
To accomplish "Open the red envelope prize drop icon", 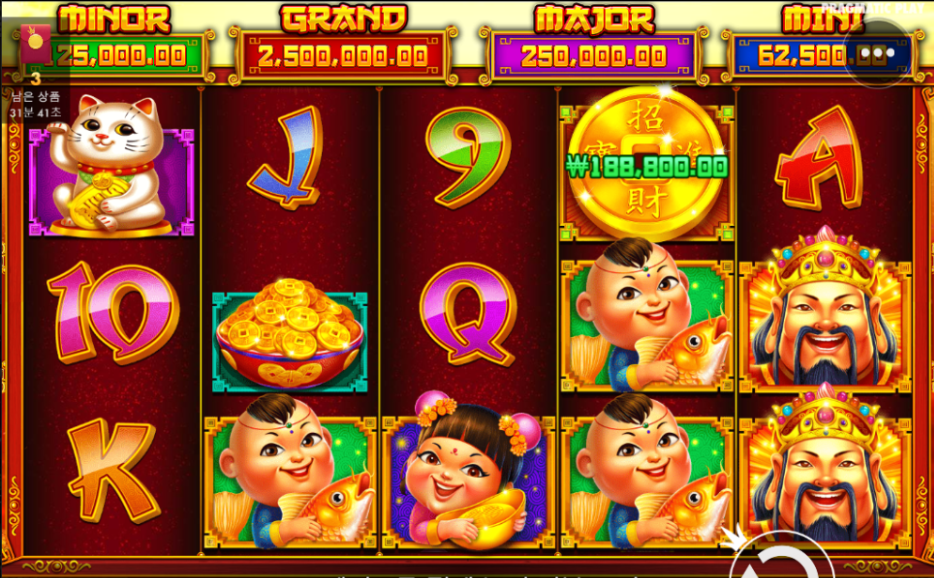I will (36, 43).
